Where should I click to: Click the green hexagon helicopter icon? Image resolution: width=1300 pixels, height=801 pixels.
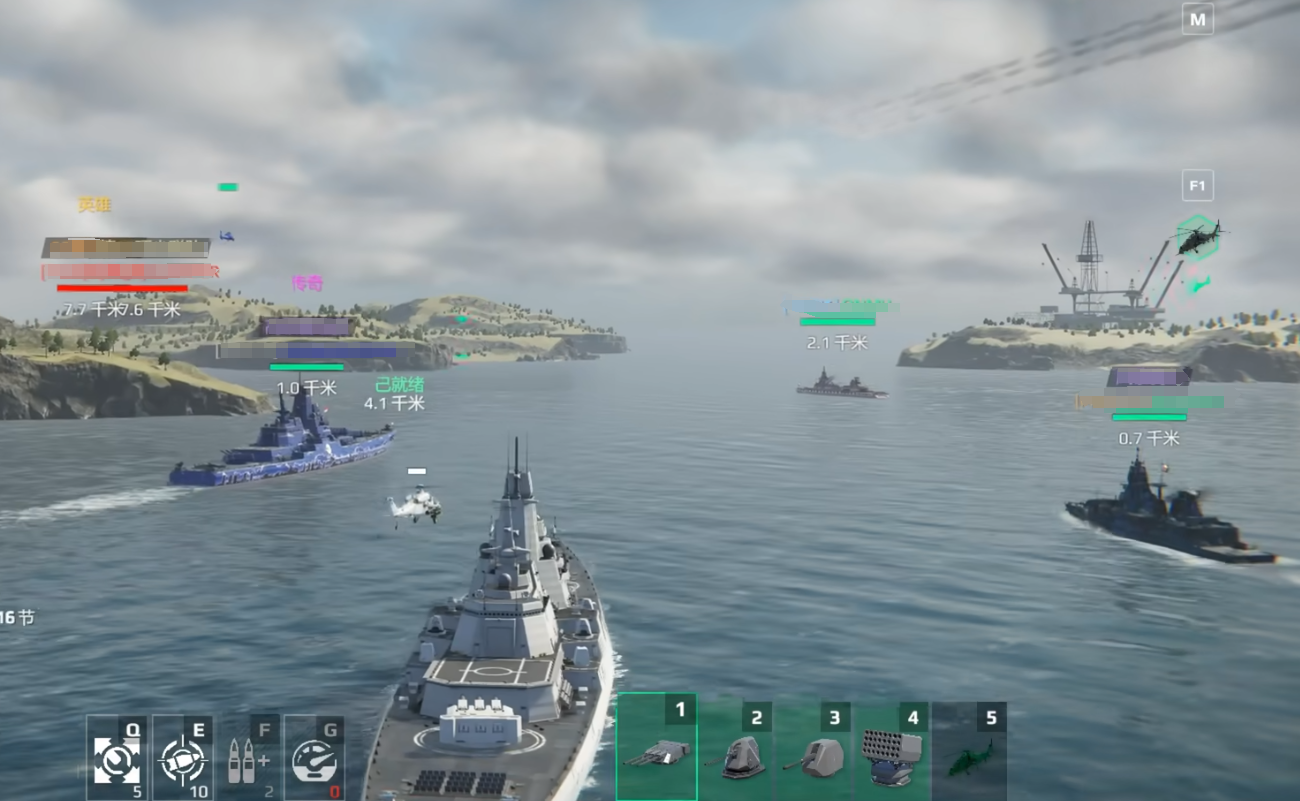point(1197,238)
